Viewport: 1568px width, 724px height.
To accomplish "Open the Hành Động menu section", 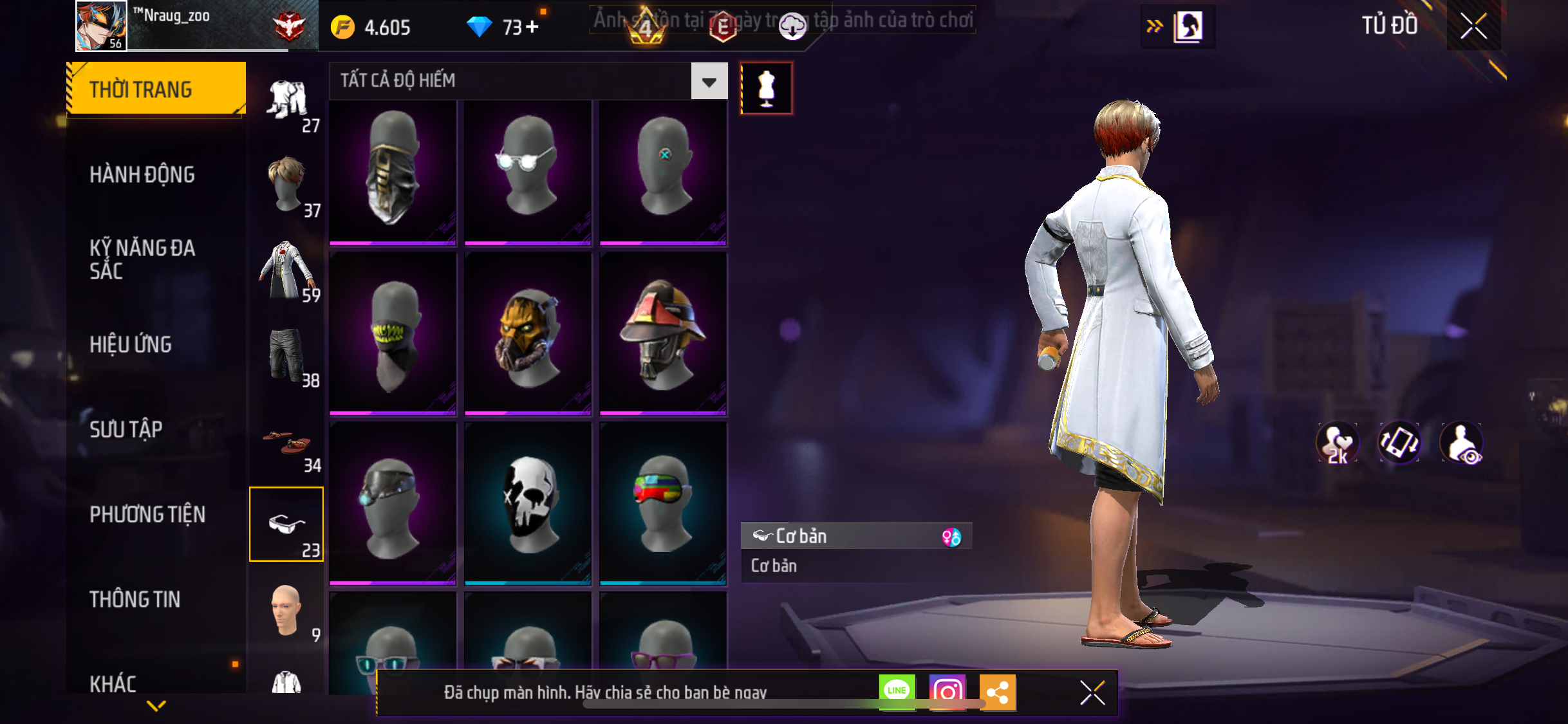I will click(x=142, y=174).
